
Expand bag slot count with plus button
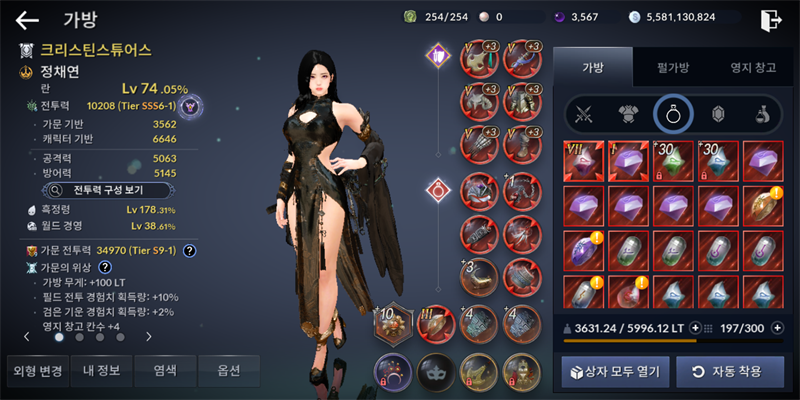tap(778, 327)
